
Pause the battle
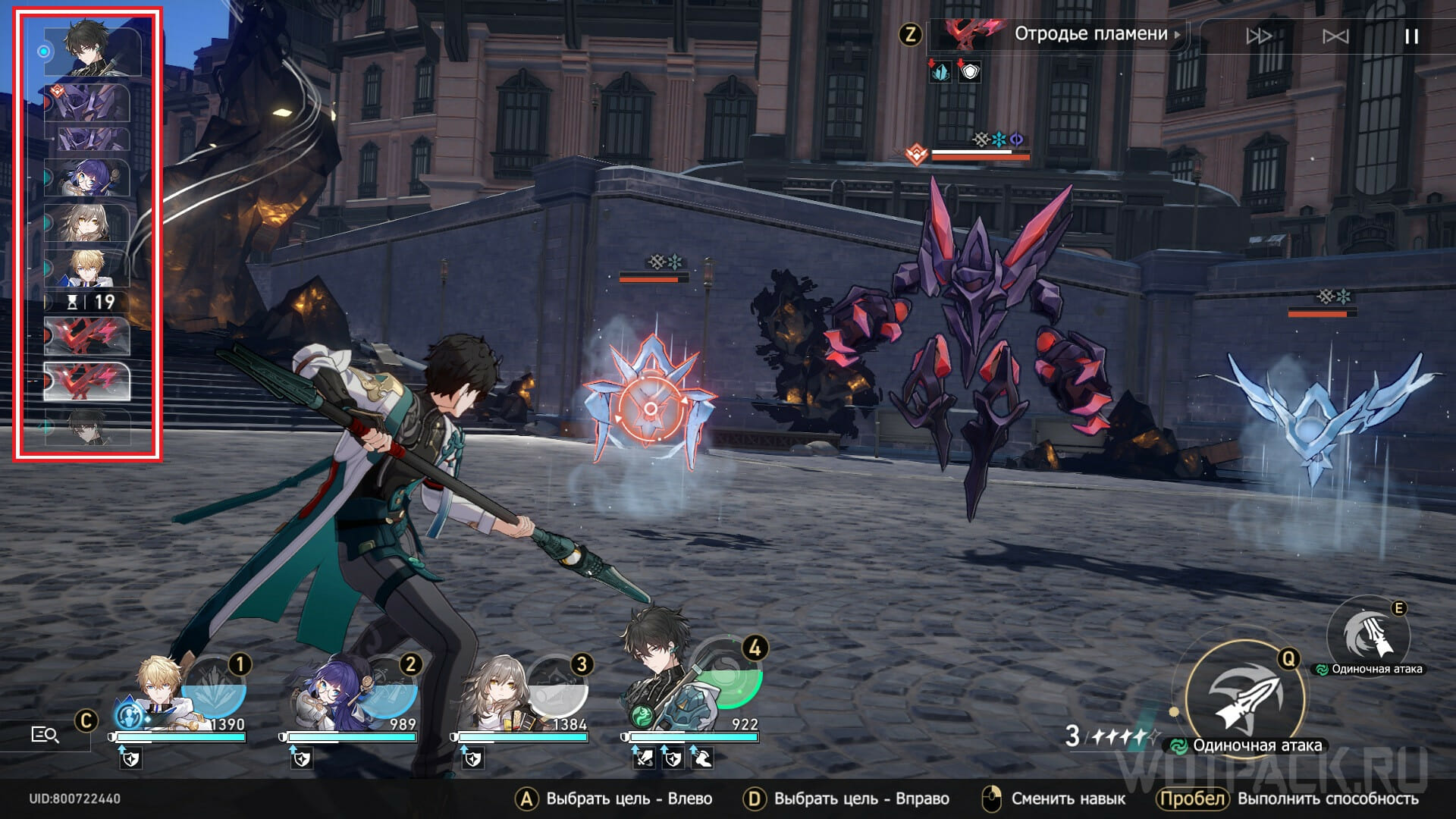click(x=1411, y=36)
